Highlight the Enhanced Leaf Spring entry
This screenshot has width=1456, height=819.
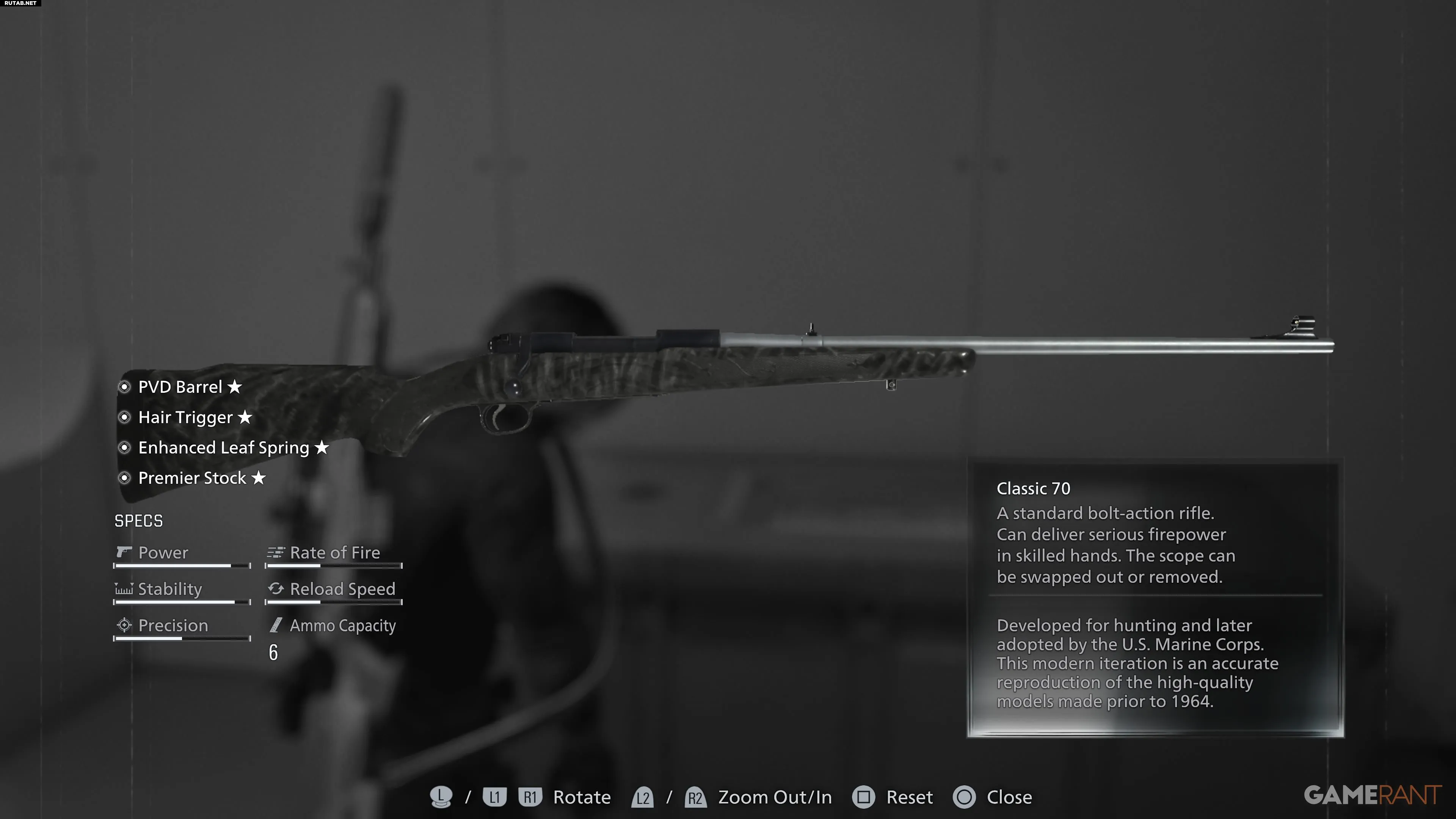[224, 448]
